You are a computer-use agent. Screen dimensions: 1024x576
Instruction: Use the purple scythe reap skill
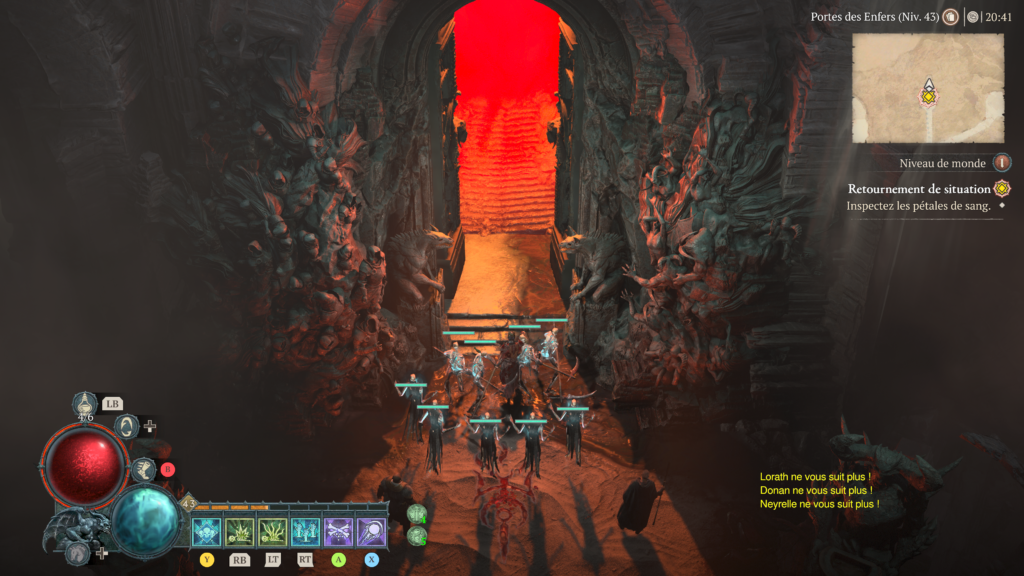pyautogui.click(x=371, y=531)
